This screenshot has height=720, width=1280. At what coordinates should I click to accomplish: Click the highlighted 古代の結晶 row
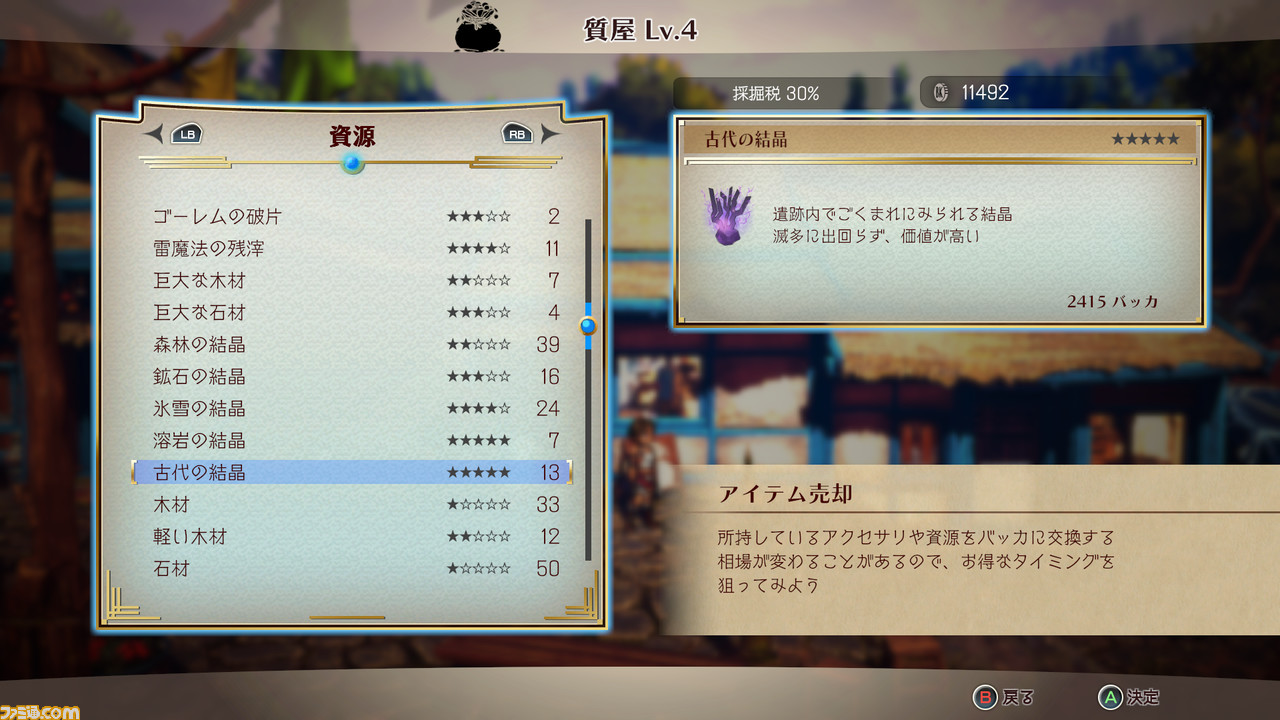[x=350, y=472]
